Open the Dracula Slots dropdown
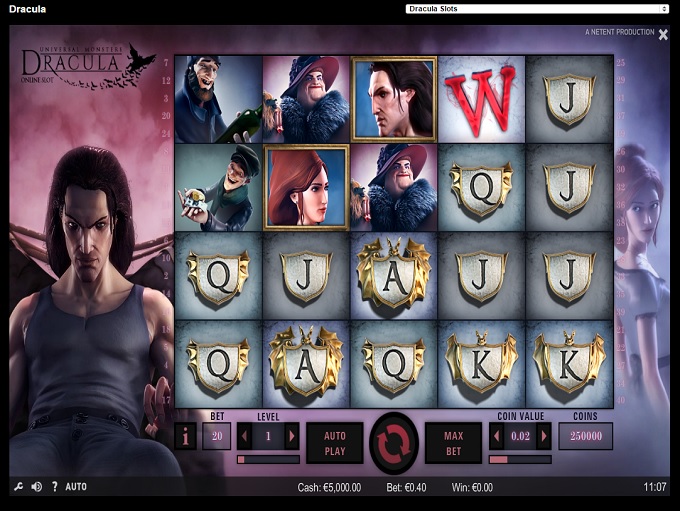 tap(537, 9)
